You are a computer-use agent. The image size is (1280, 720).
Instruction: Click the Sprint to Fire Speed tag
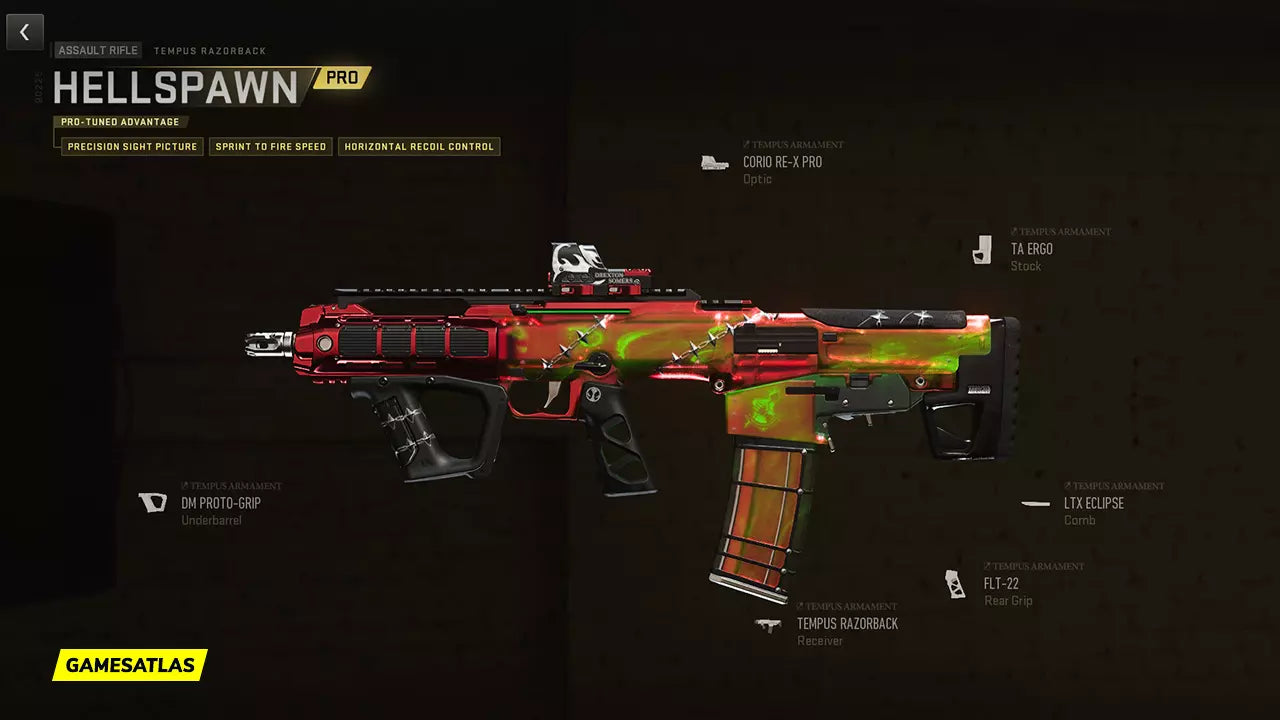click(271, 147)
